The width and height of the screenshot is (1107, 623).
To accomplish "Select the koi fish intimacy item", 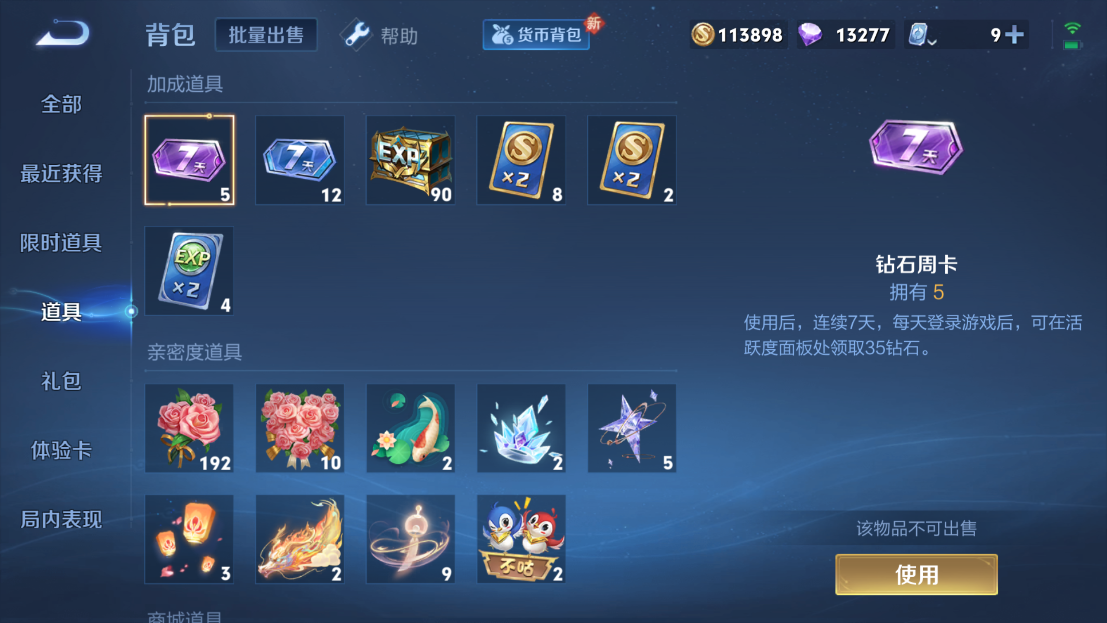I will pyautogui.click(x=410, y=428).
